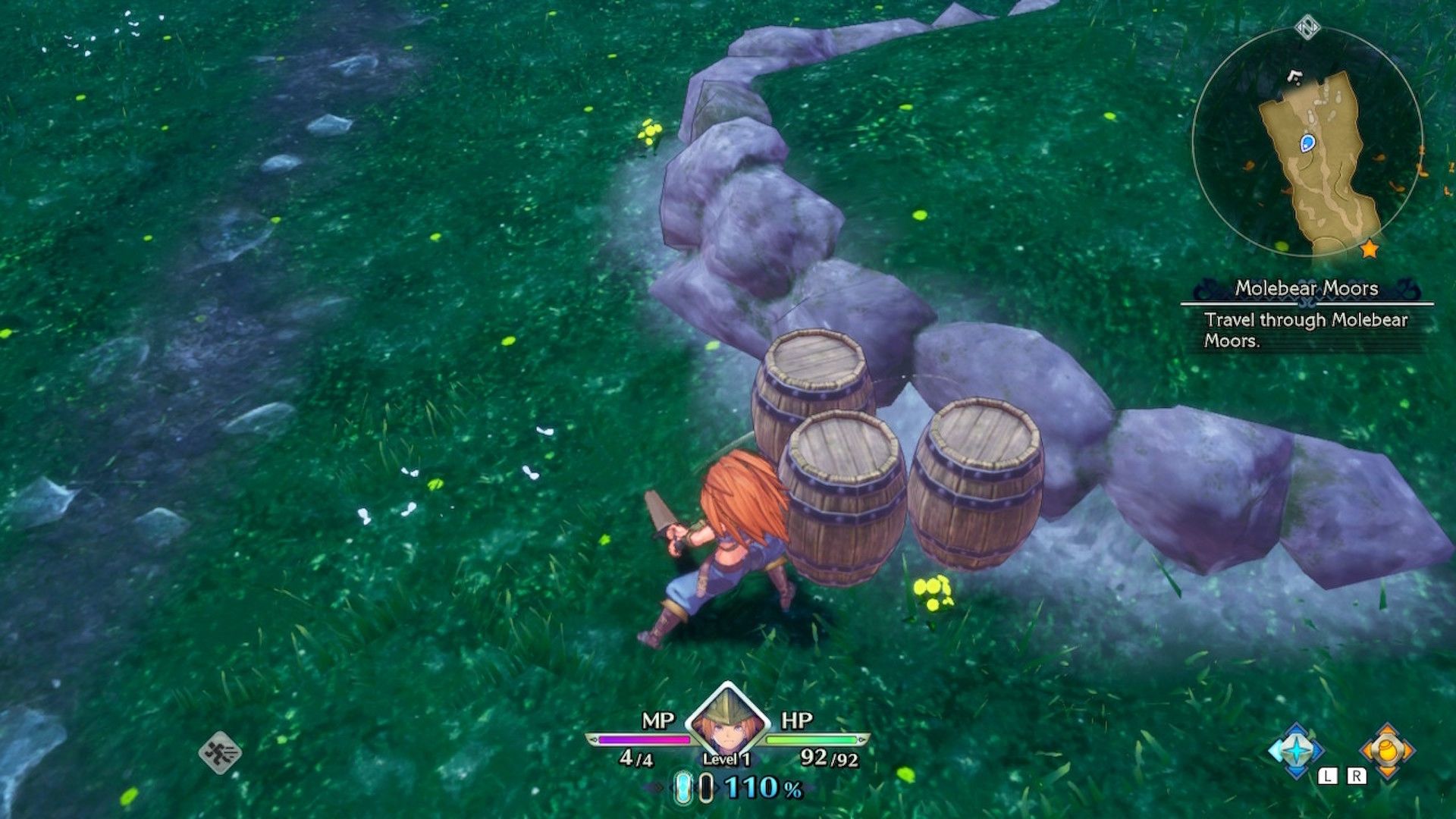The width and height of the screenshot is (1456, 819).
Task: Click the empty vial icon beside the filled one
Action: pyautogui.click(x=706, y=789)
